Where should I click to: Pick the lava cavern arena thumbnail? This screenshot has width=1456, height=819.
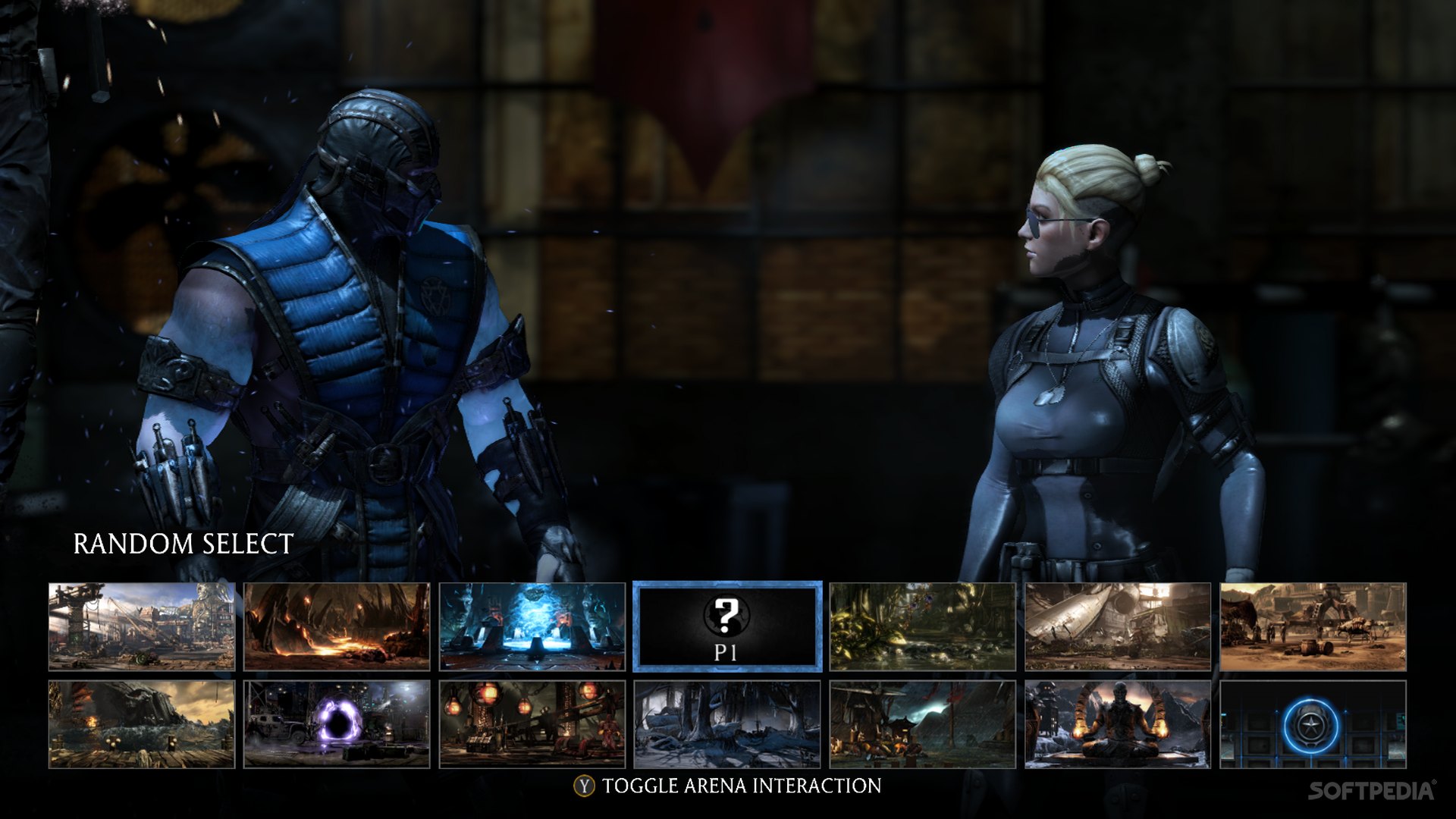click(337, 626)
